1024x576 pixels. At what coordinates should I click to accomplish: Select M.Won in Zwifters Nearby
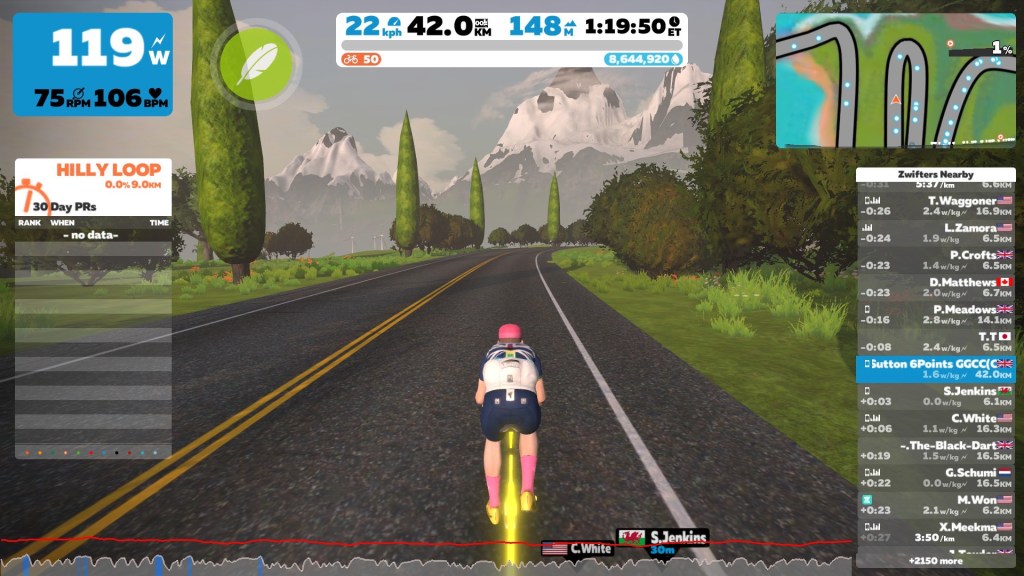[936, 504]
